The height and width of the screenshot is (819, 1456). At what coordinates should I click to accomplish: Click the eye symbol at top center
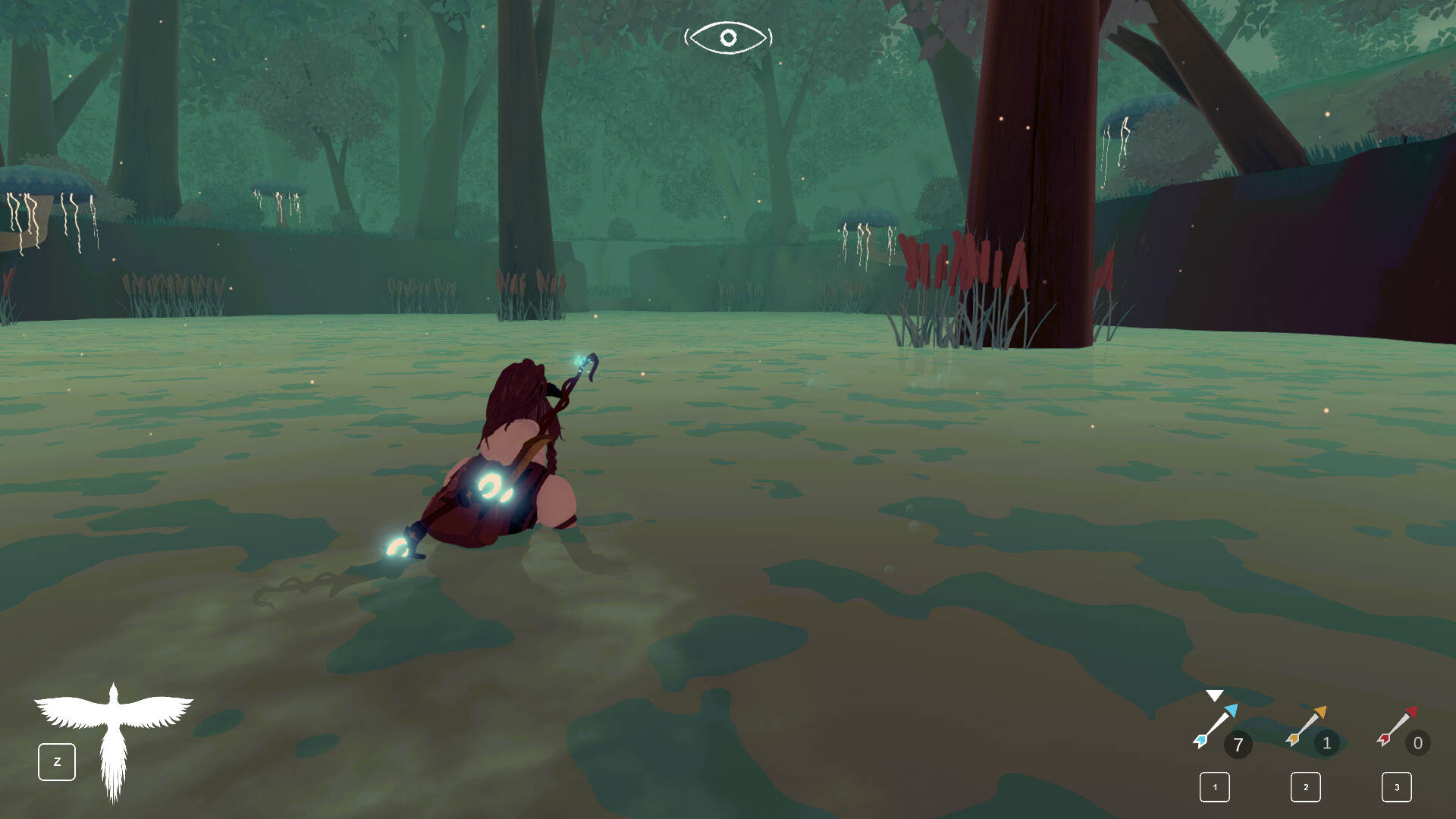(728, 35)
